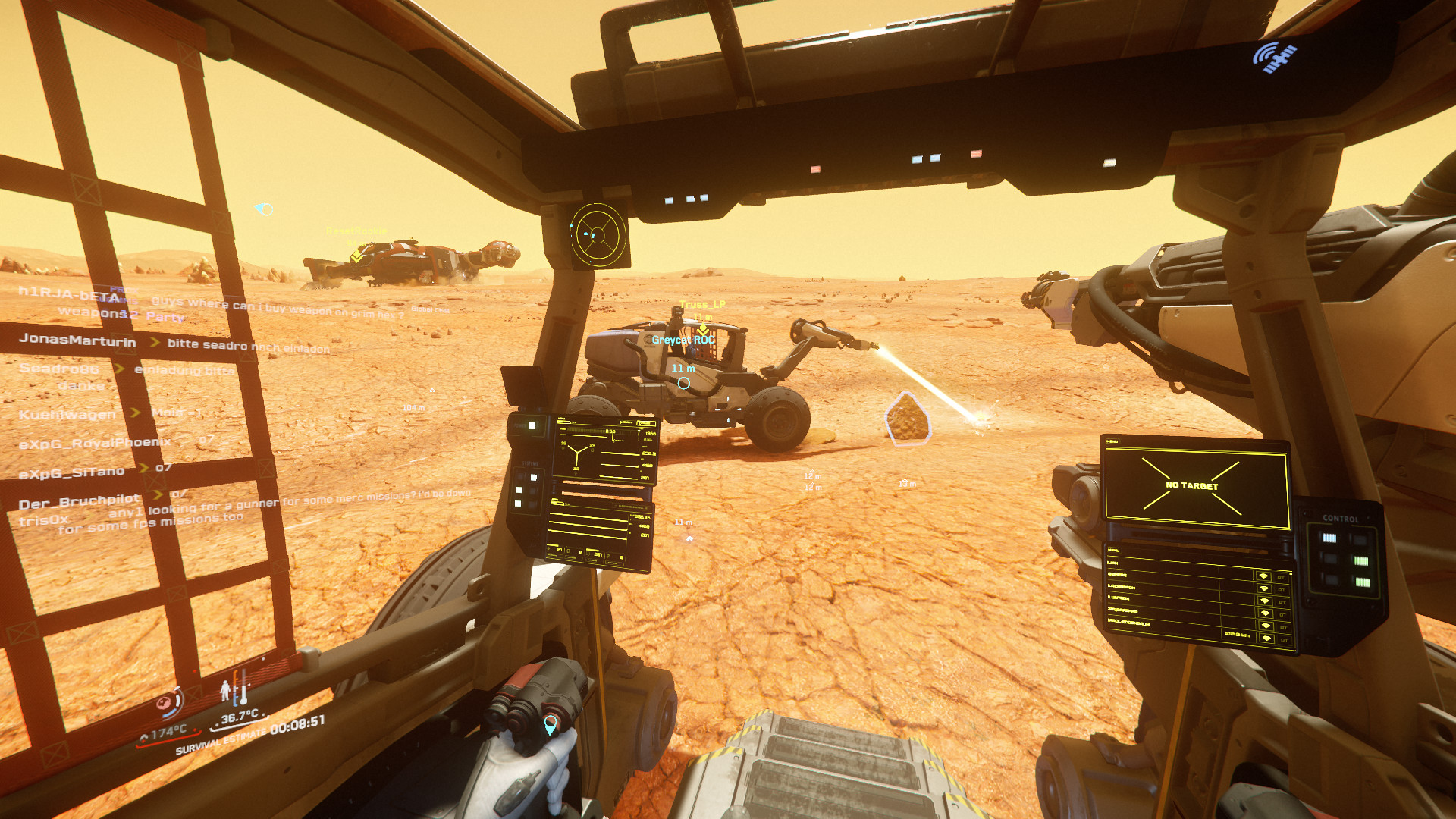Select the Global Chat tab
The image size is (1456, 819).
(428, 309)
